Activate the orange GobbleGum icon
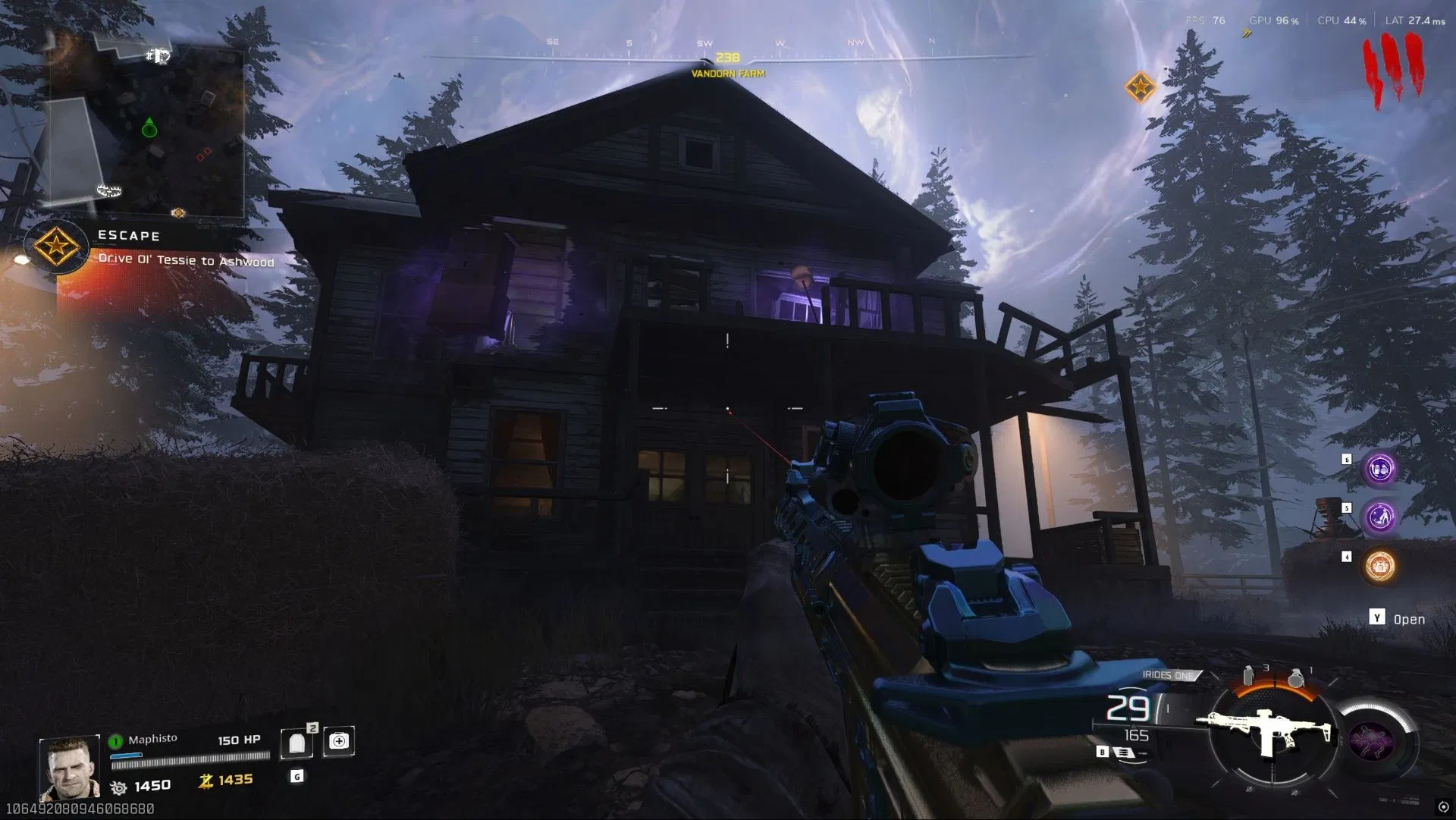 [1379, 566]
